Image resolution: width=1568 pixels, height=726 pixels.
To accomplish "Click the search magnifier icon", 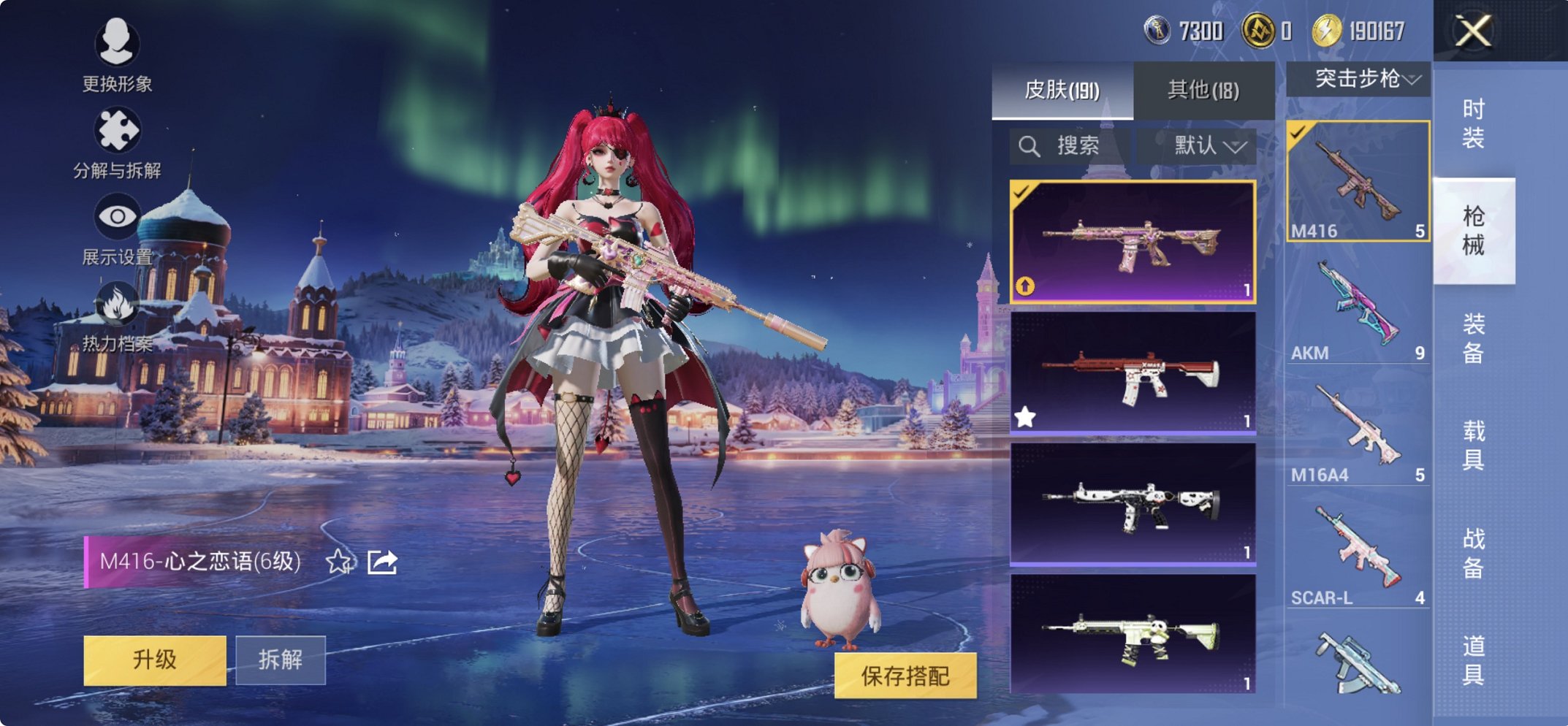I will pyautogui.click(x=1029, y=145).
